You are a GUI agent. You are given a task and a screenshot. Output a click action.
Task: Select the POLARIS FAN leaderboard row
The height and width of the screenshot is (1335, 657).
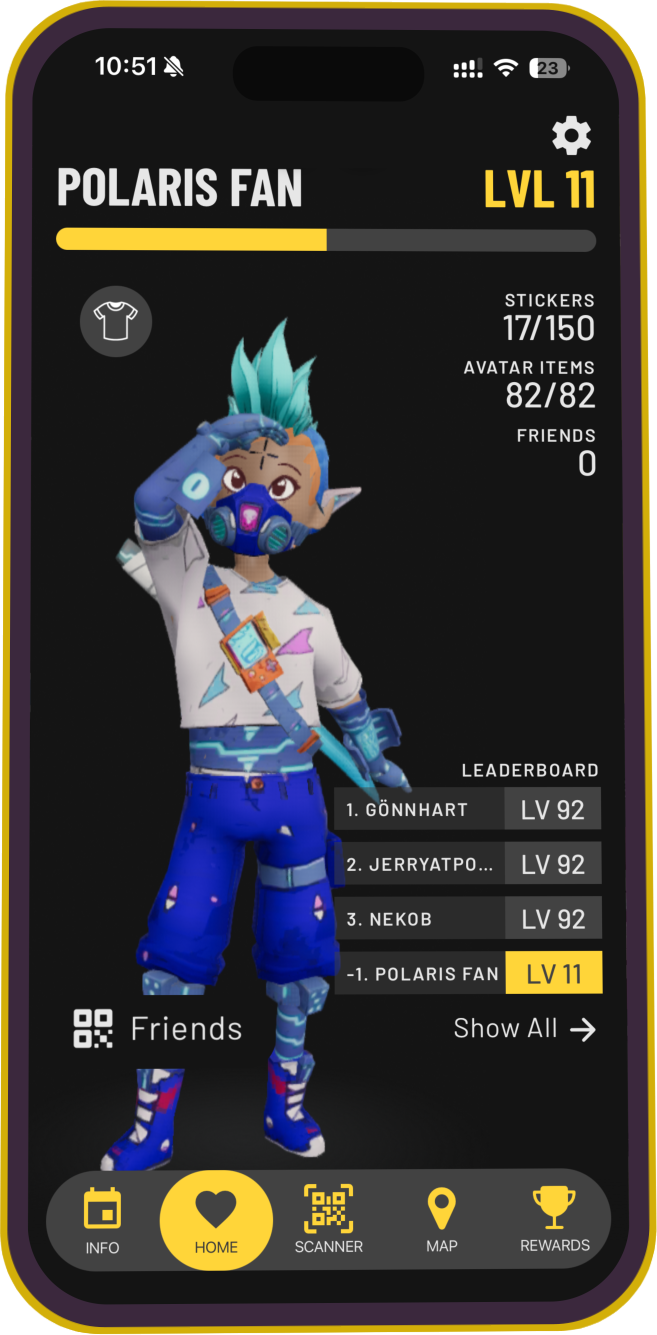(468, 973)
